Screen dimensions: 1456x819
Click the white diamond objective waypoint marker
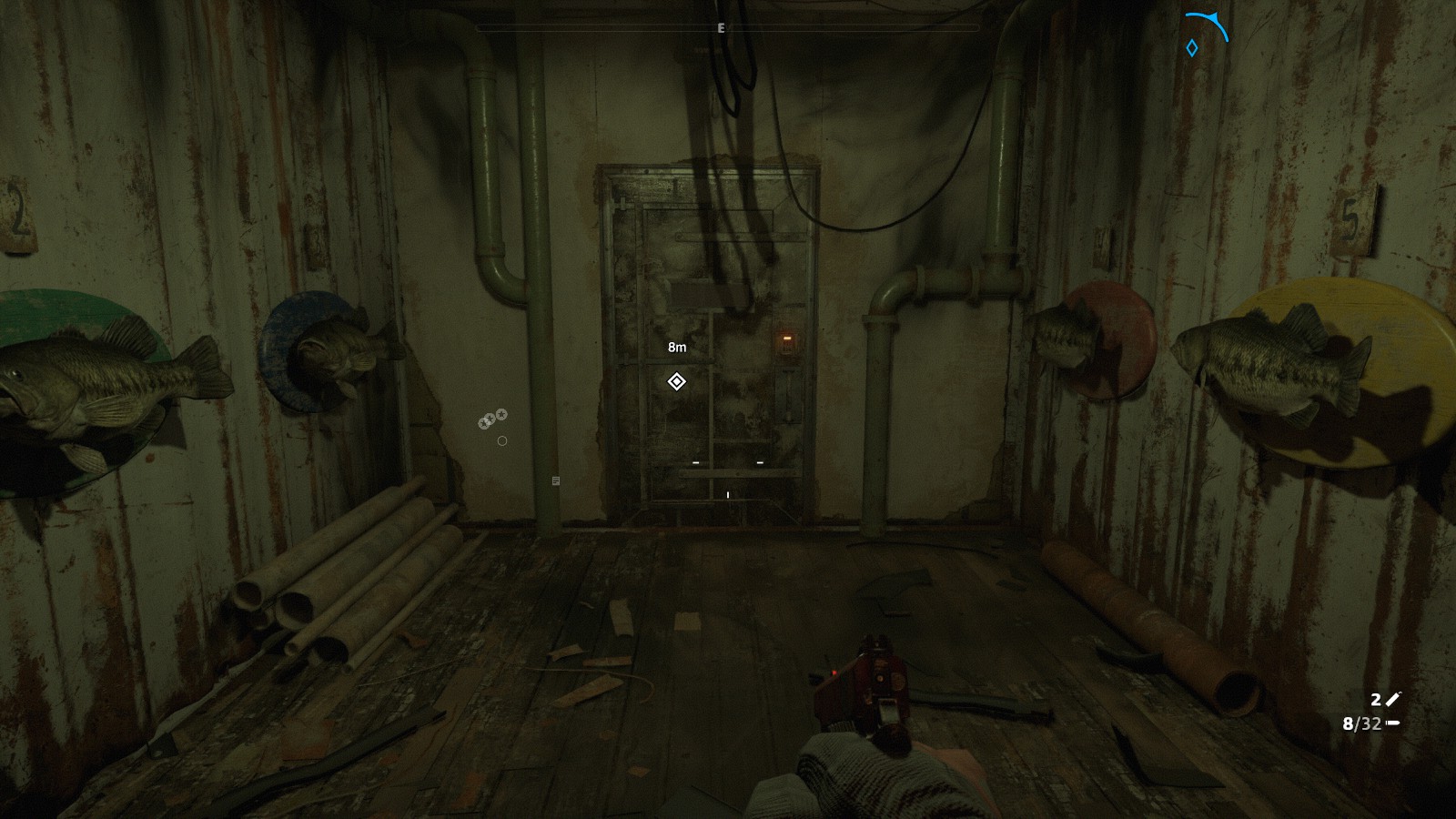tap(676, 381)
